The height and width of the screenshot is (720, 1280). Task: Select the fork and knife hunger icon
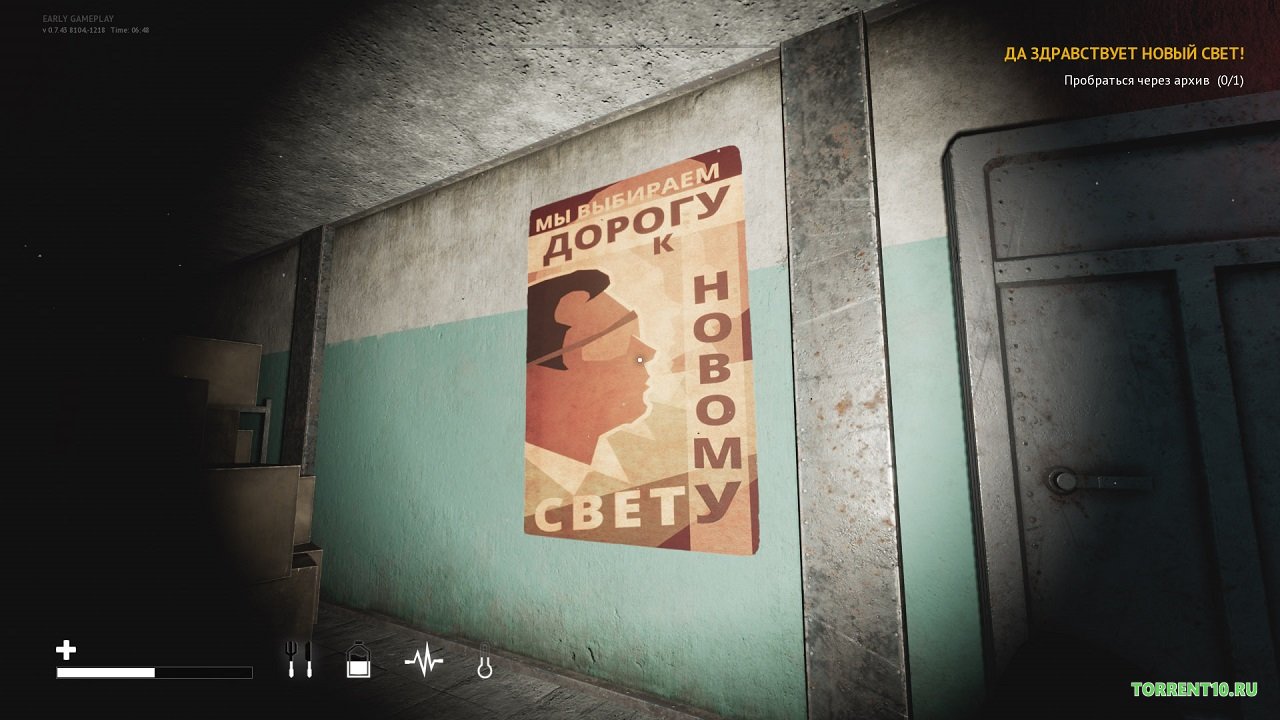click(x=299, y=660)
